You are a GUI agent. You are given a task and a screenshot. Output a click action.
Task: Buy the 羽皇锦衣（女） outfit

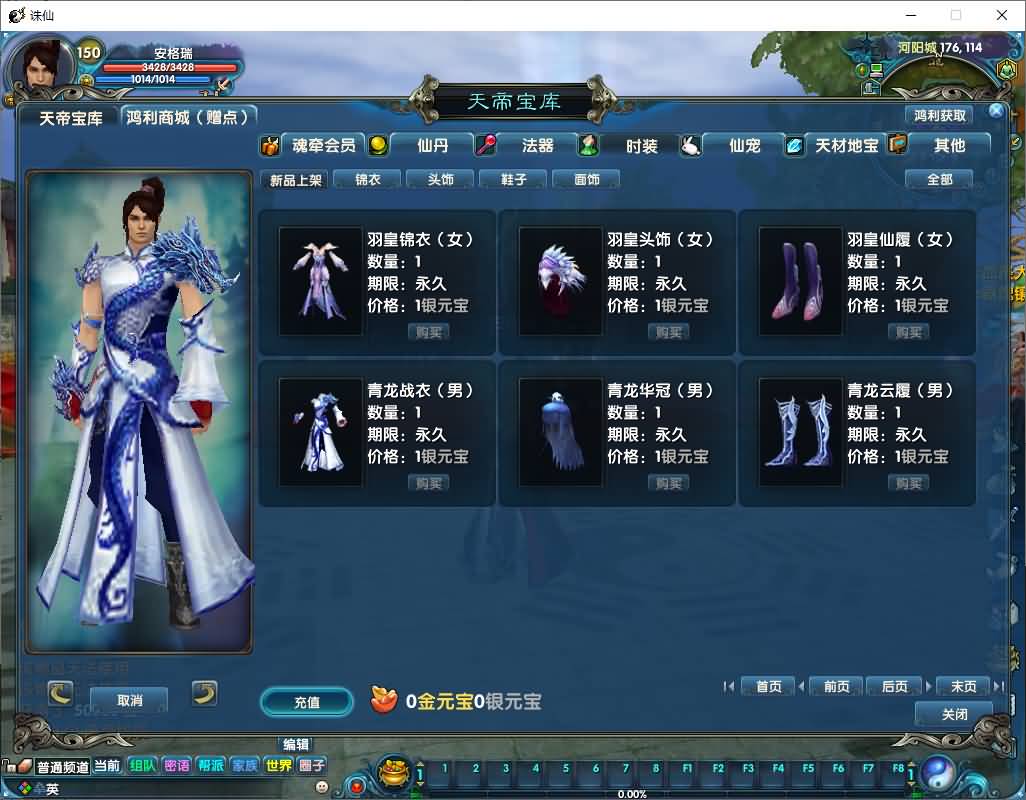tap(429, 332)
